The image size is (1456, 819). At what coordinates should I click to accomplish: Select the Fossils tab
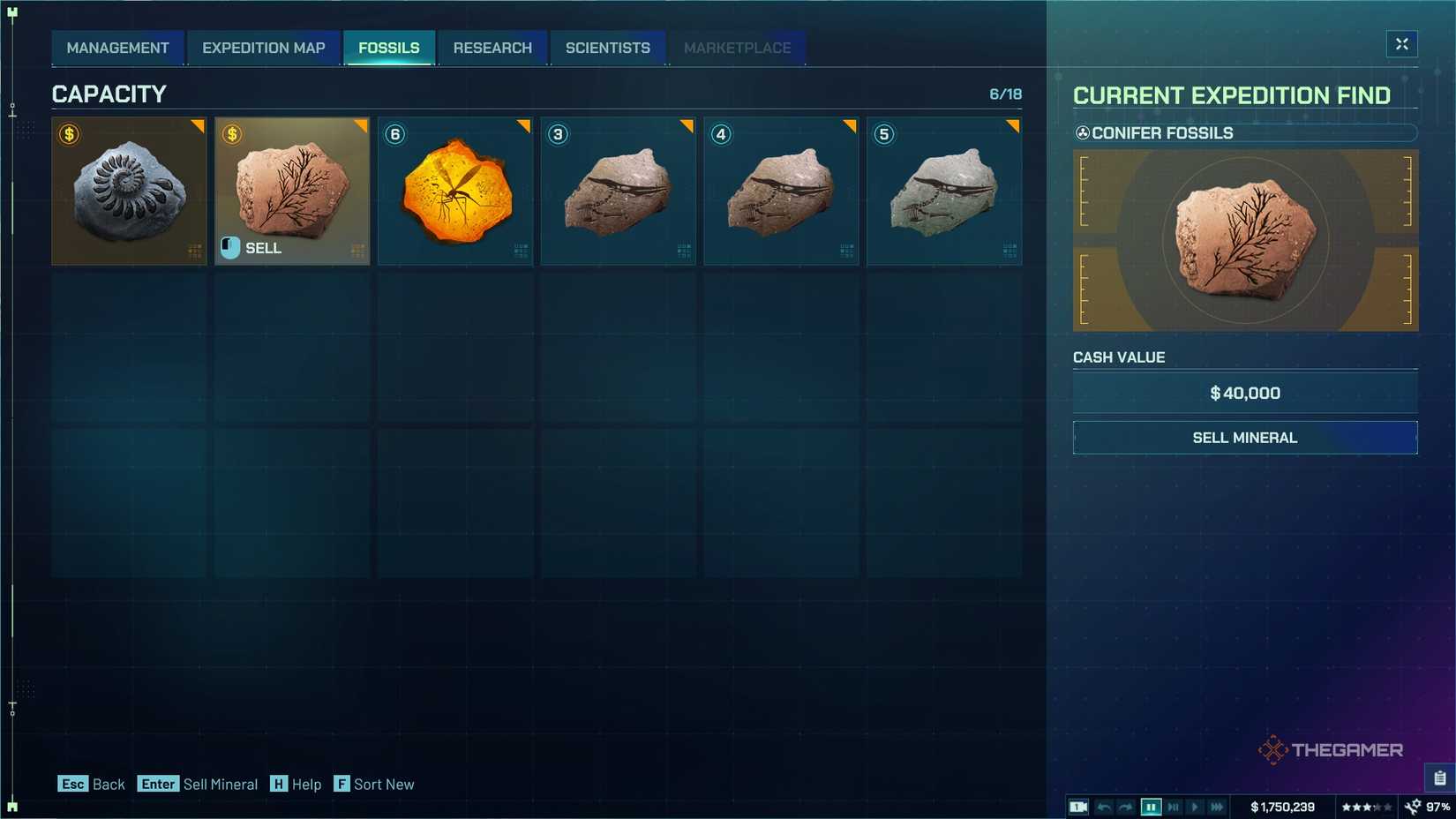point(388,48)
